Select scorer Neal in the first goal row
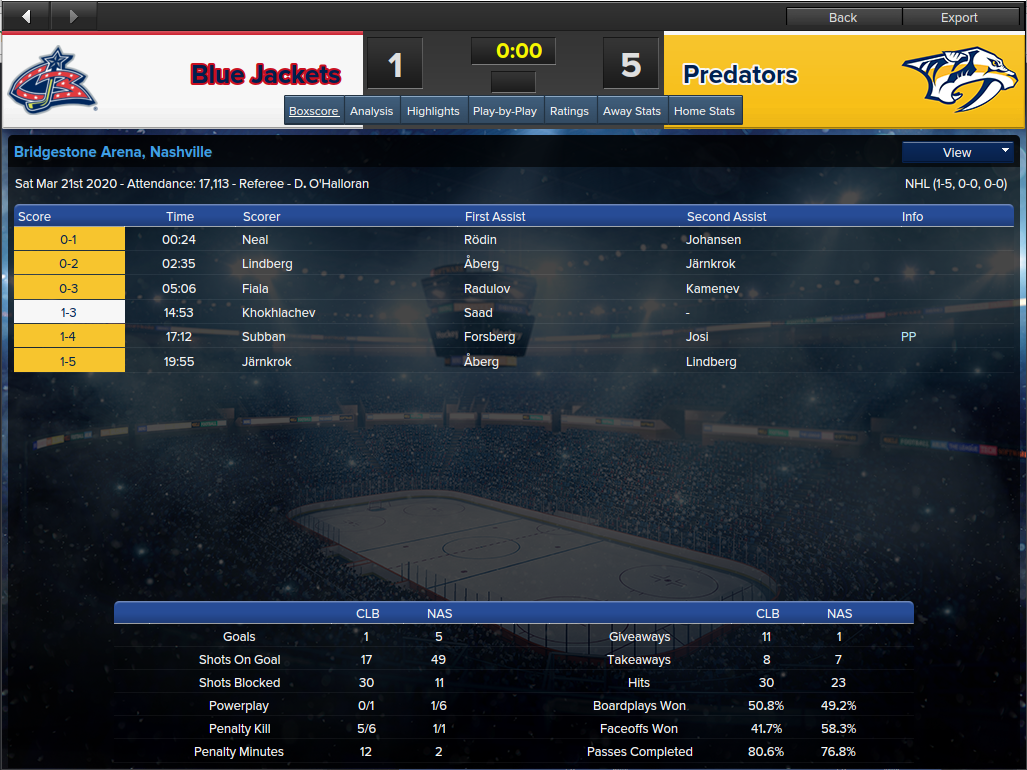This screenshot has width=1027, height=770. pyautogui.click(x=255, y=240)
